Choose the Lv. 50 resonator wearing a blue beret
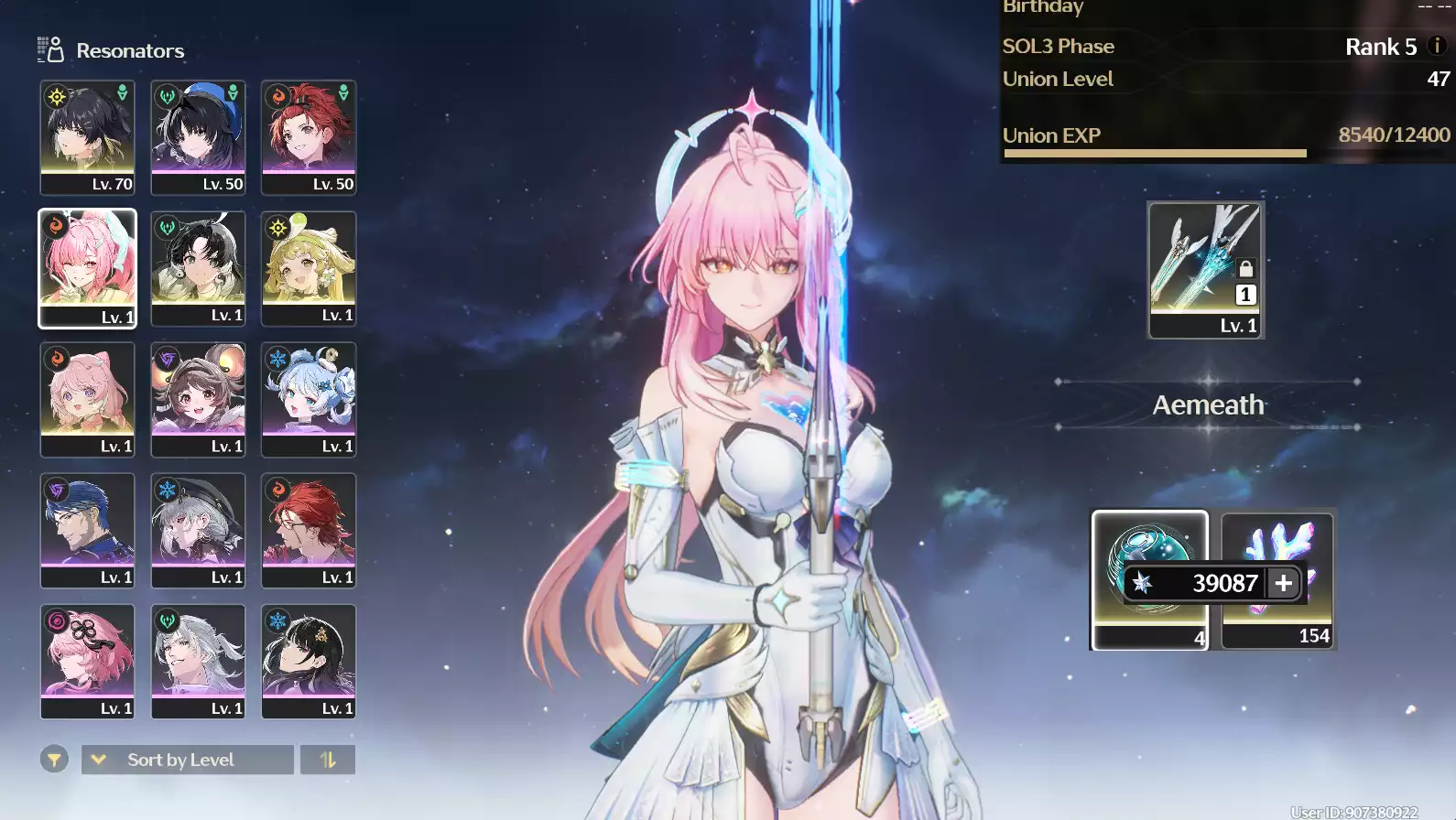 tap(198, 137)
